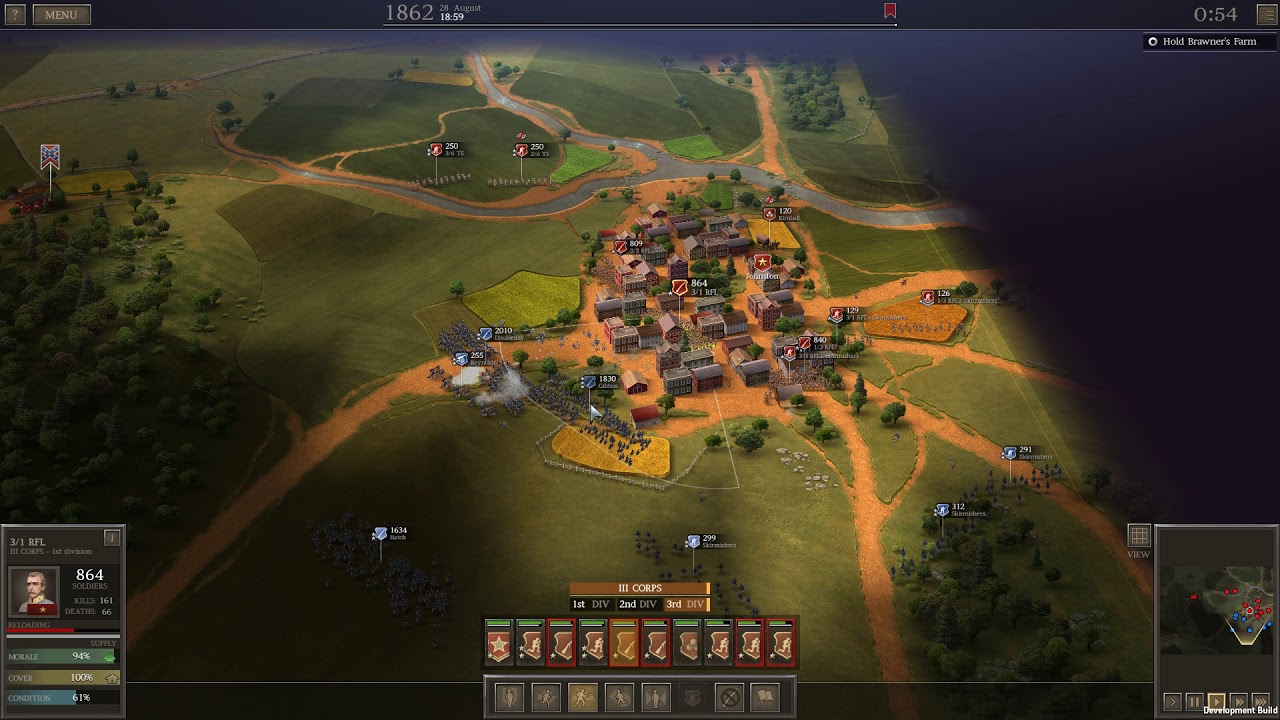The image size is (1280, 720).
Task: Choose the shielded soldier hold-position order
Action: point(692,697)
